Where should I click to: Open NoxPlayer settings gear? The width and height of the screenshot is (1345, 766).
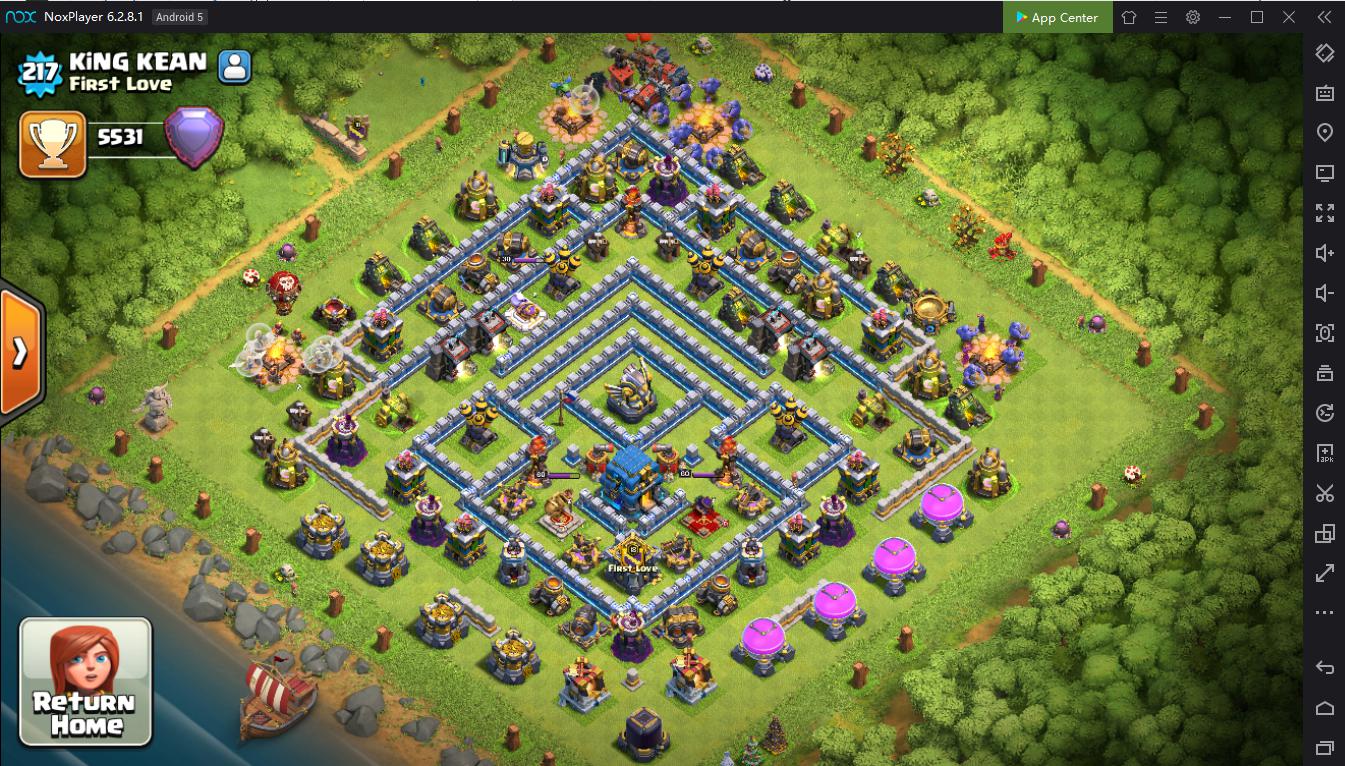pos(1193,17)
